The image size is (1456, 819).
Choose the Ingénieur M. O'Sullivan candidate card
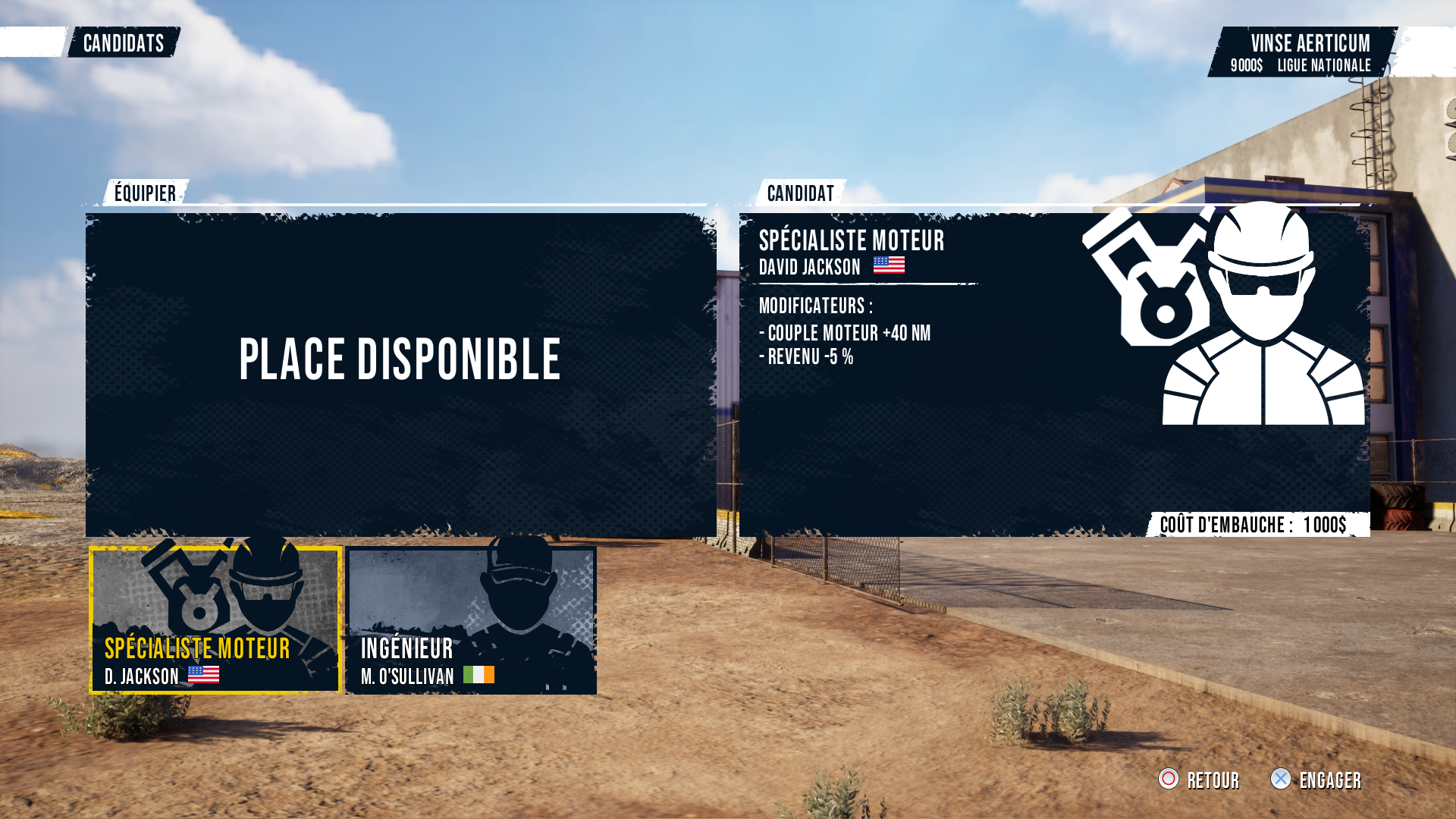(471, 620)
